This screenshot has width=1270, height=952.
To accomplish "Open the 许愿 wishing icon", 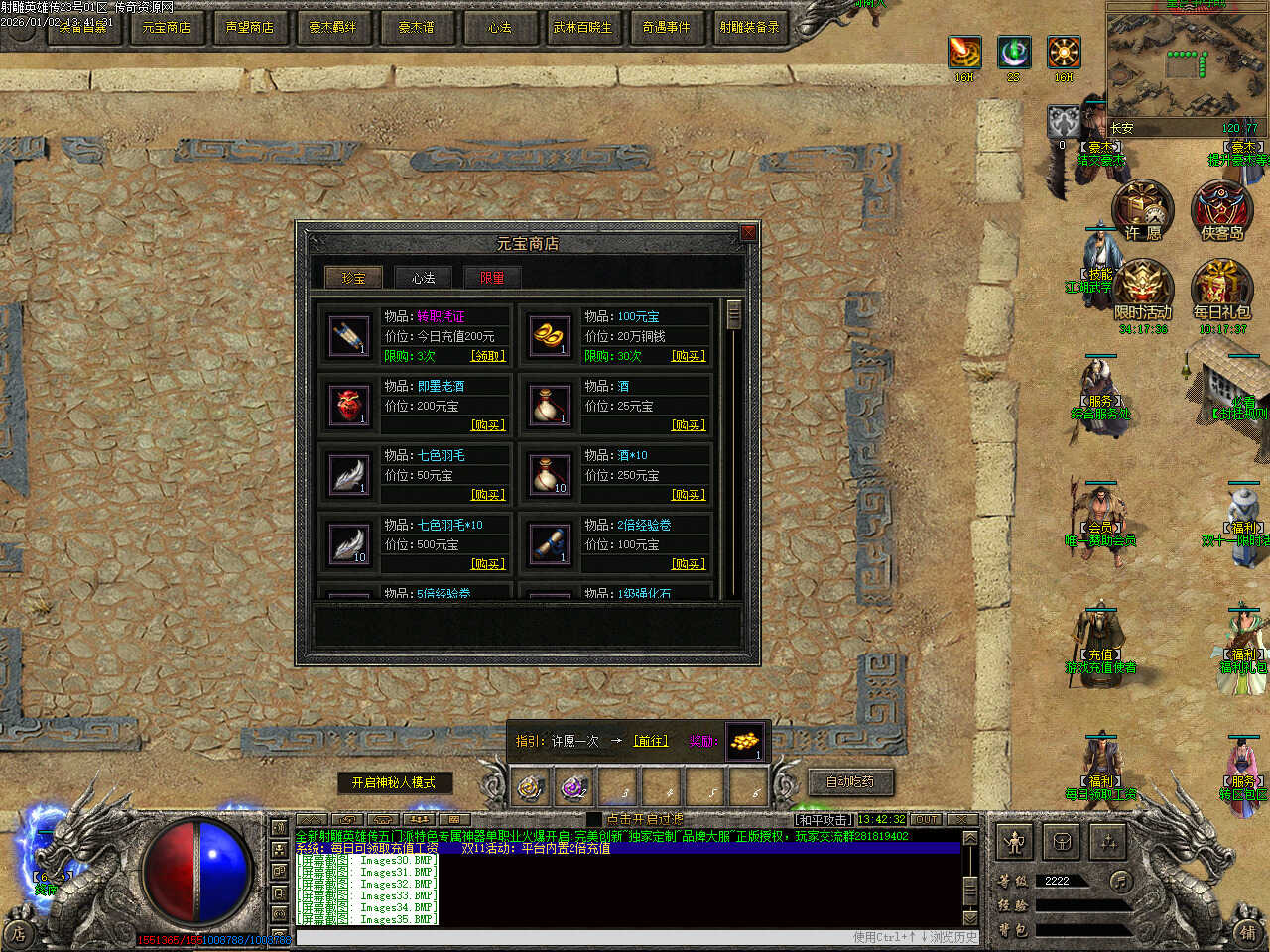I will (x=1142, y=210).
